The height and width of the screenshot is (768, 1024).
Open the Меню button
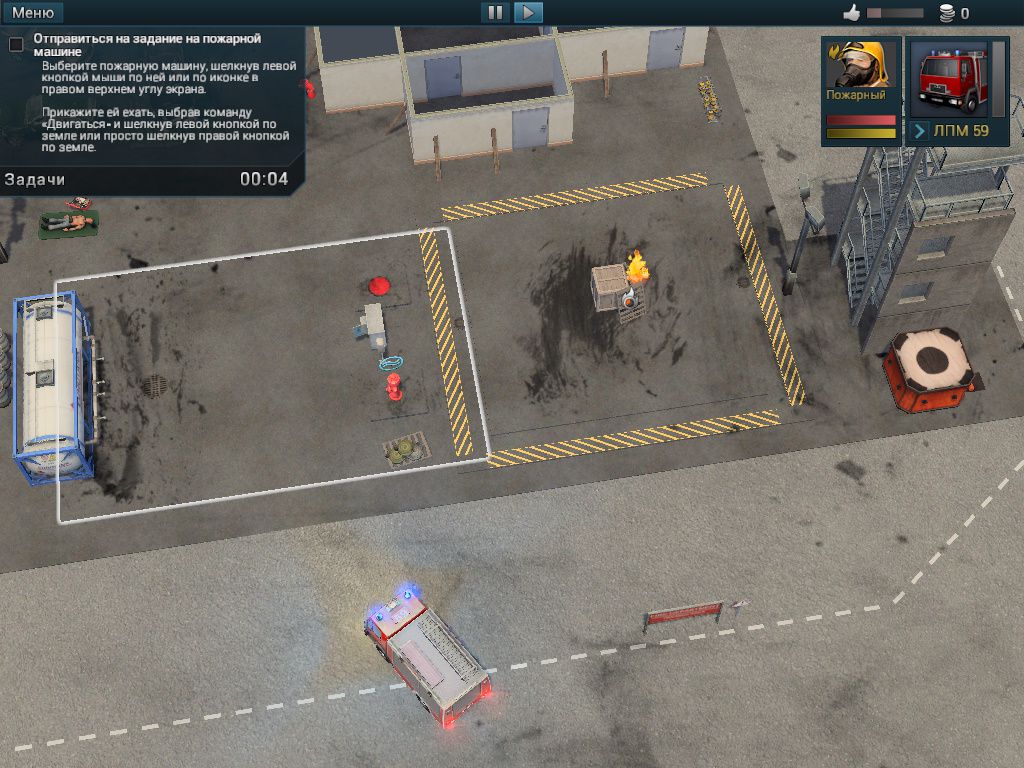click(33, 13)
